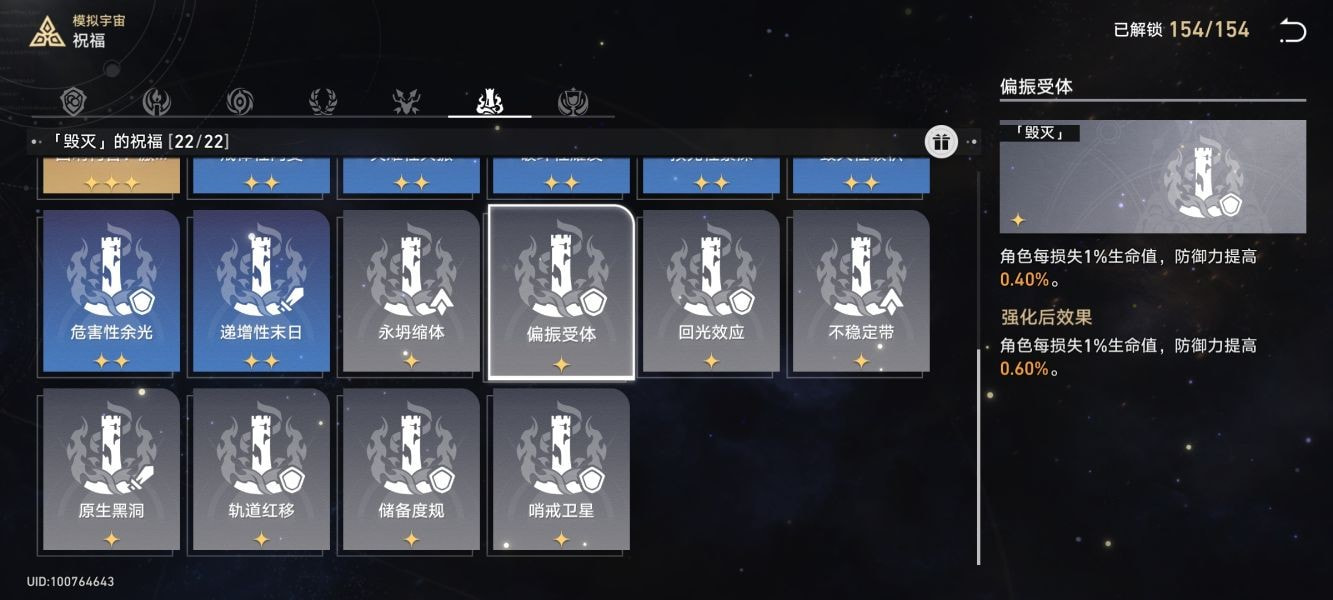Choose the 递增性末日 blessing card

pos(261,291)
